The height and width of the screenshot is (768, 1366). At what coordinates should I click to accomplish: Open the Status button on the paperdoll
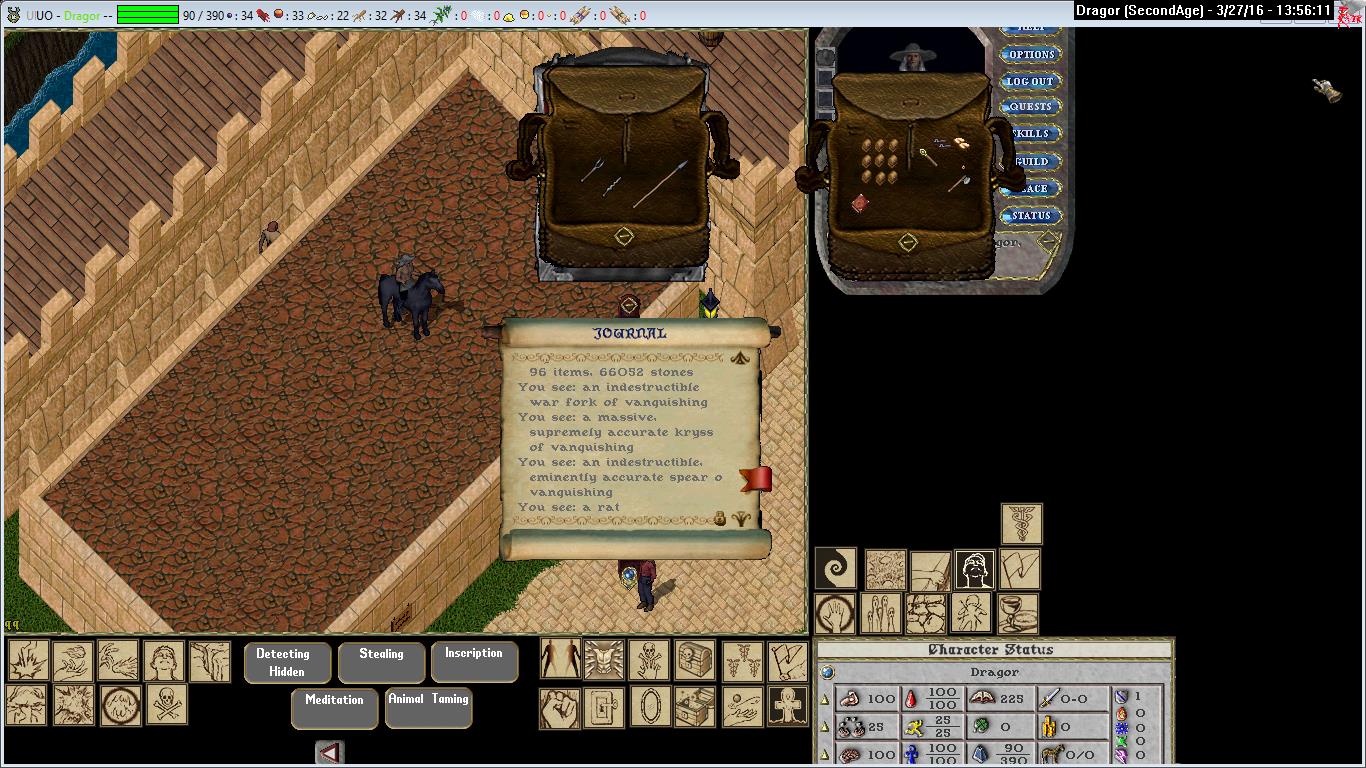1031,216
